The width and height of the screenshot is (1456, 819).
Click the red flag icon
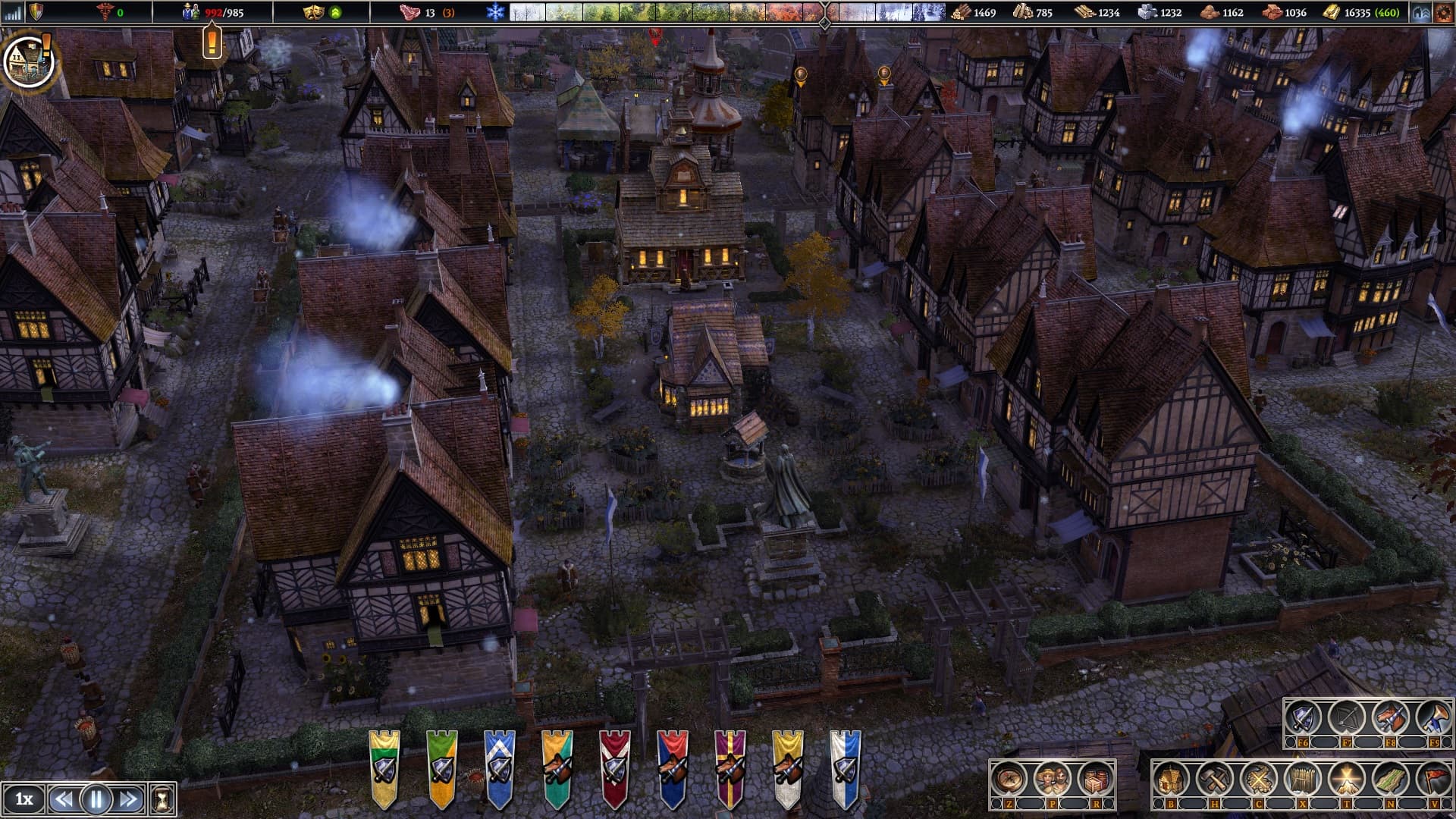point(1433,779)
